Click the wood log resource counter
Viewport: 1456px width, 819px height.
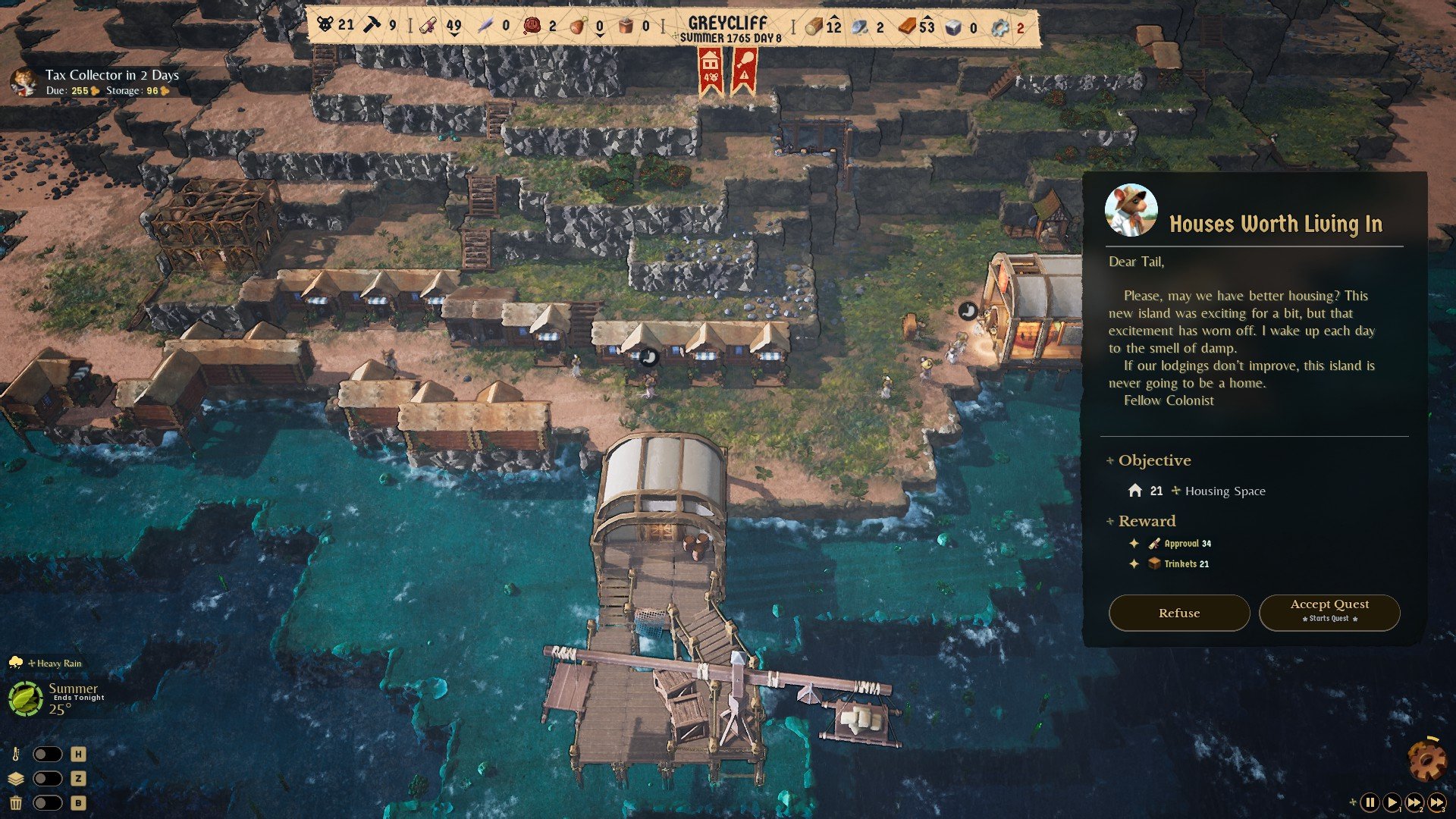pos(824,27)
